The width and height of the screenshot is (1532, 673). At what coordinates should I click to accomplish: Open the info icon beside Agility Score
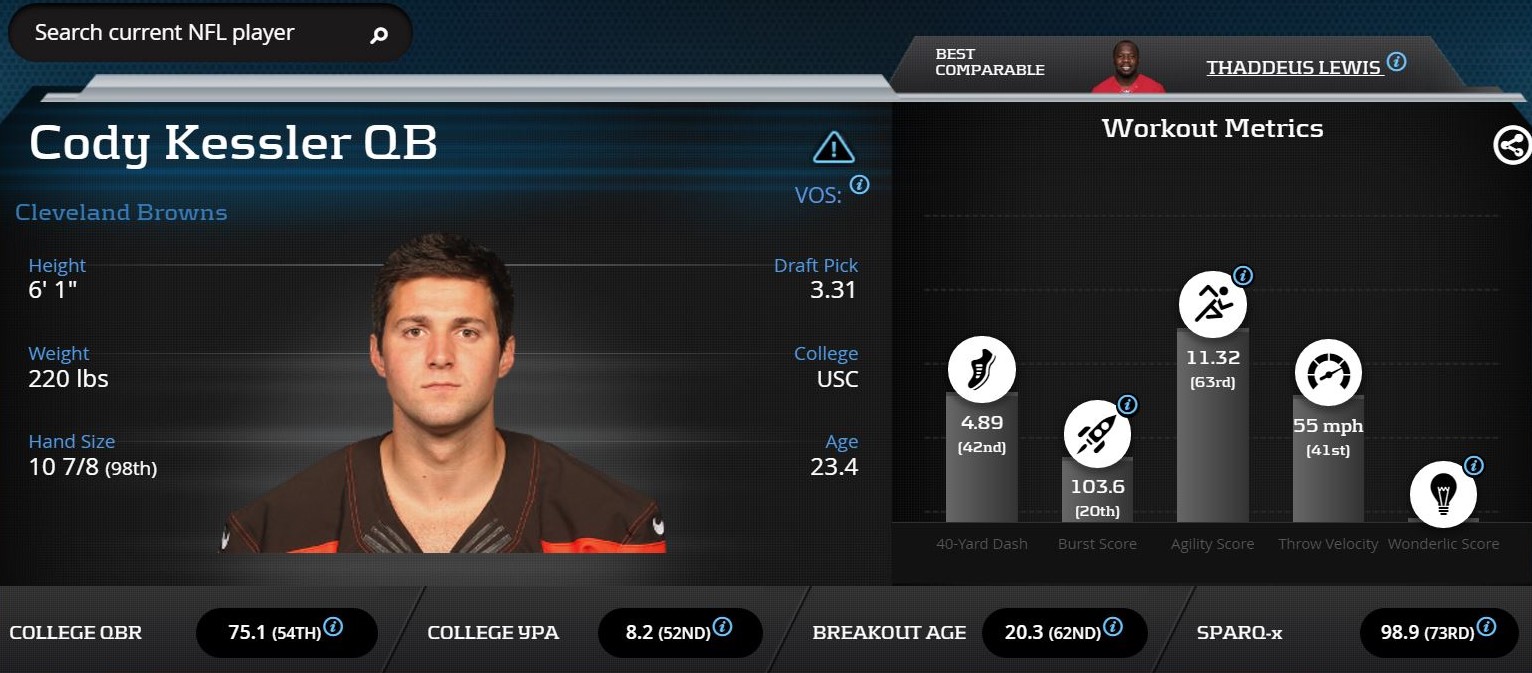click(x=1243, y=275)
